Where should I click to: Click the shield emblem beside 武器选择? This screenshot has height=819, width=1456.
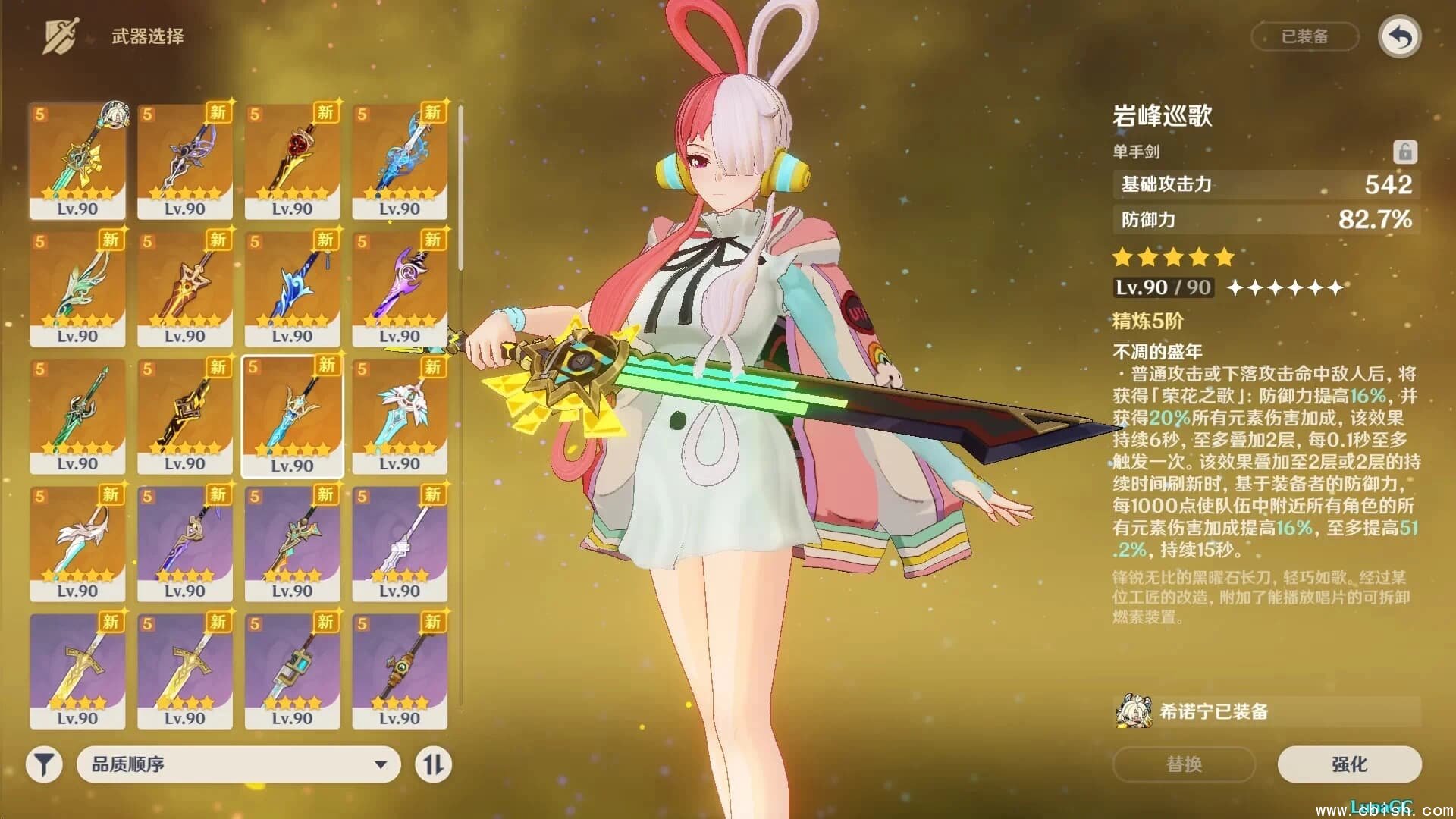click(61, 33)
